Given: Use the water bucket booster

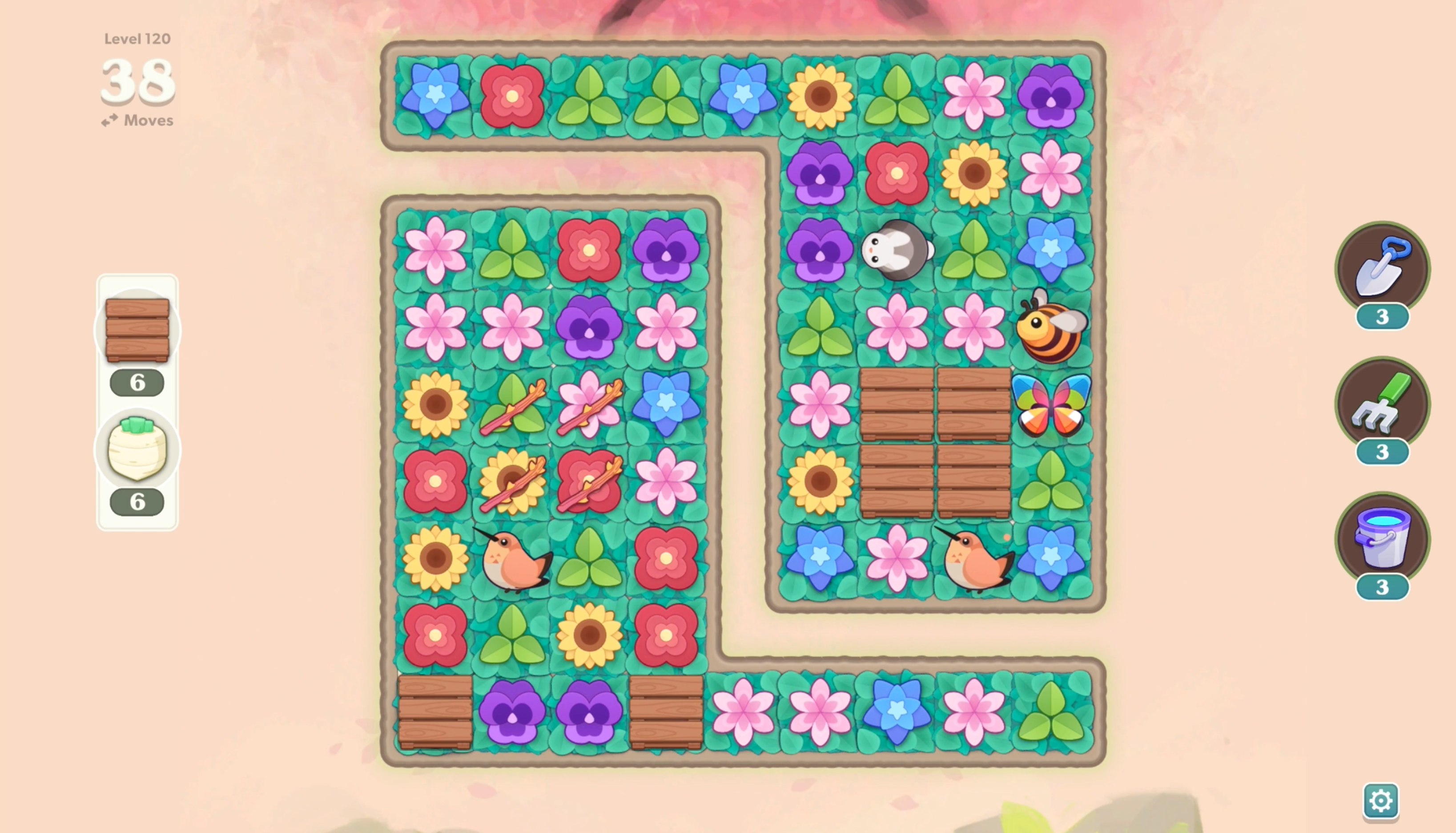Looking at the screenshot, I should [1382, 539].
